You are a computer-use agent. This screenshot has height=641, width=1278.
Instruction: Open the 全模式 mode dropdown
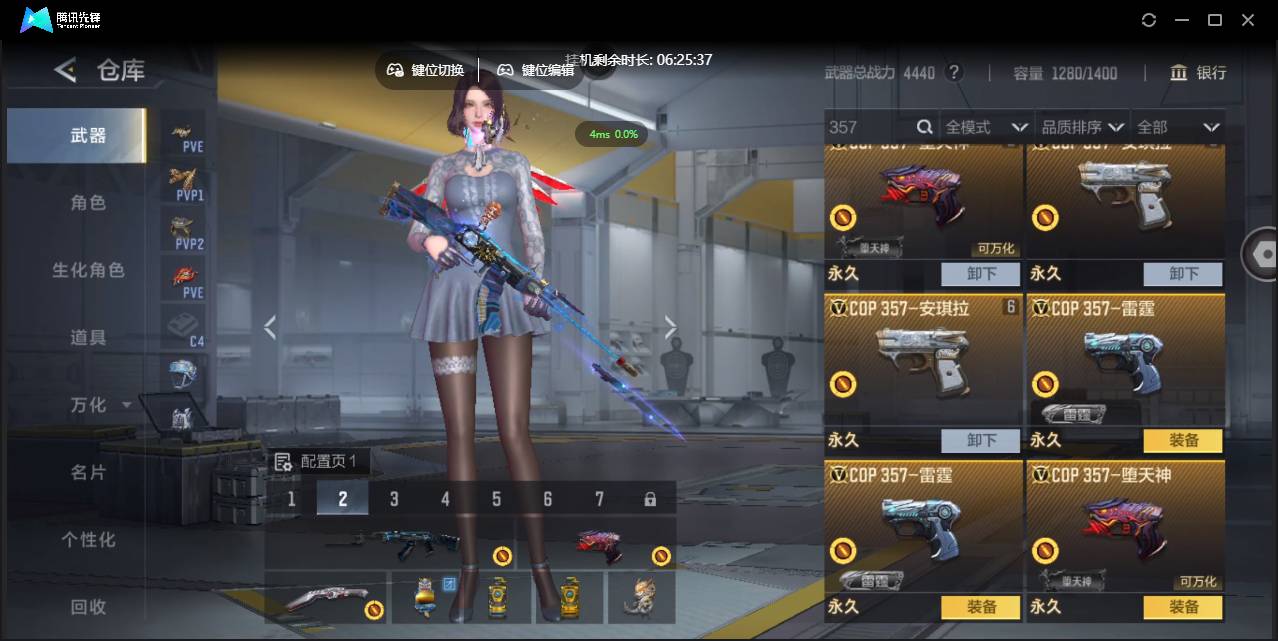click(x=986, y=127)
